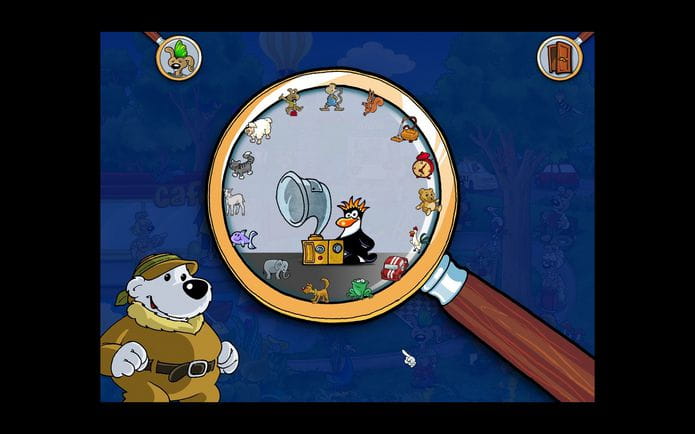Choose the brown dog icon

pyautogui.click(x=291, y=101)
